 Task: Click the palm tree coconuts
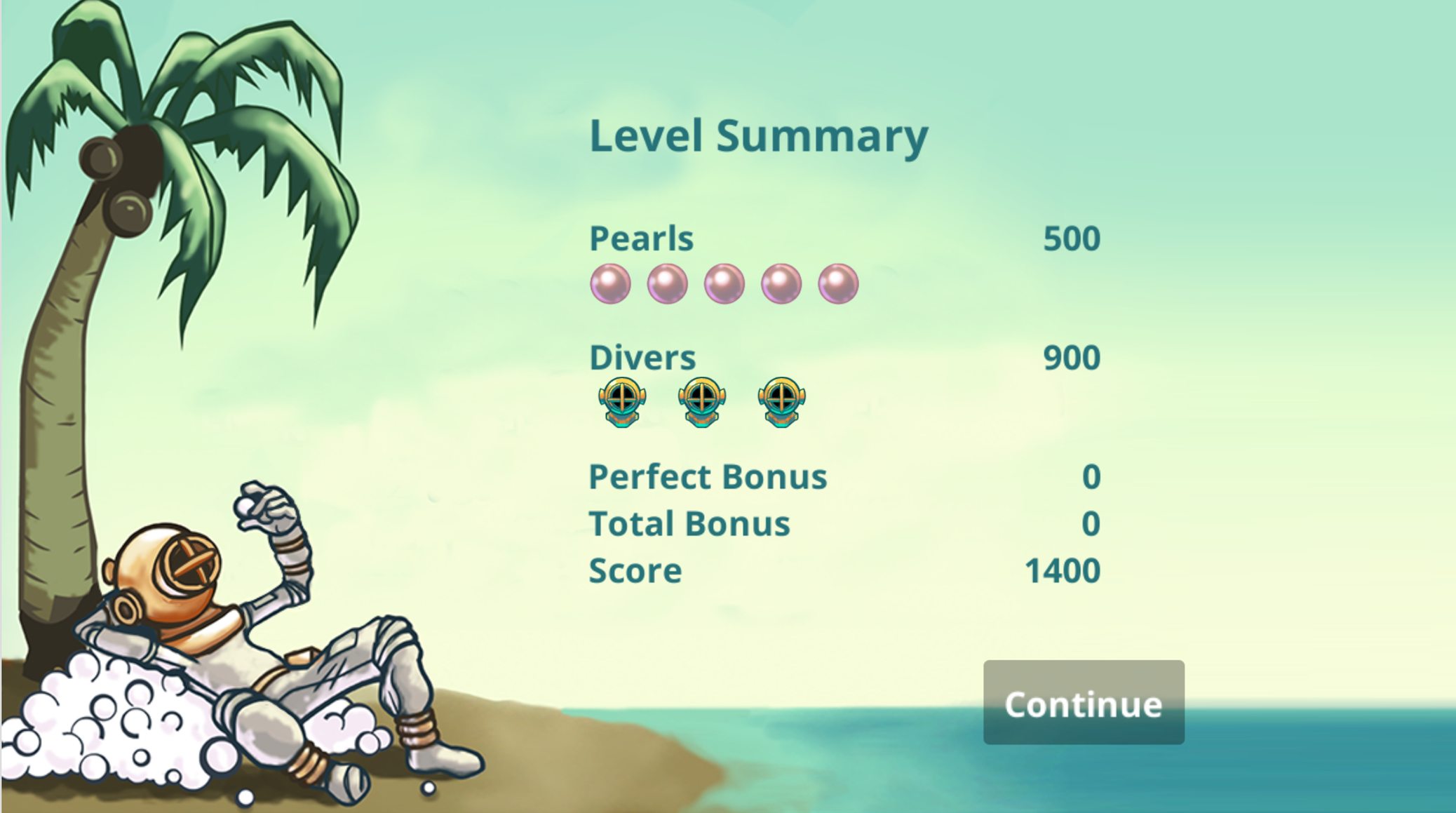pos(119,175)
